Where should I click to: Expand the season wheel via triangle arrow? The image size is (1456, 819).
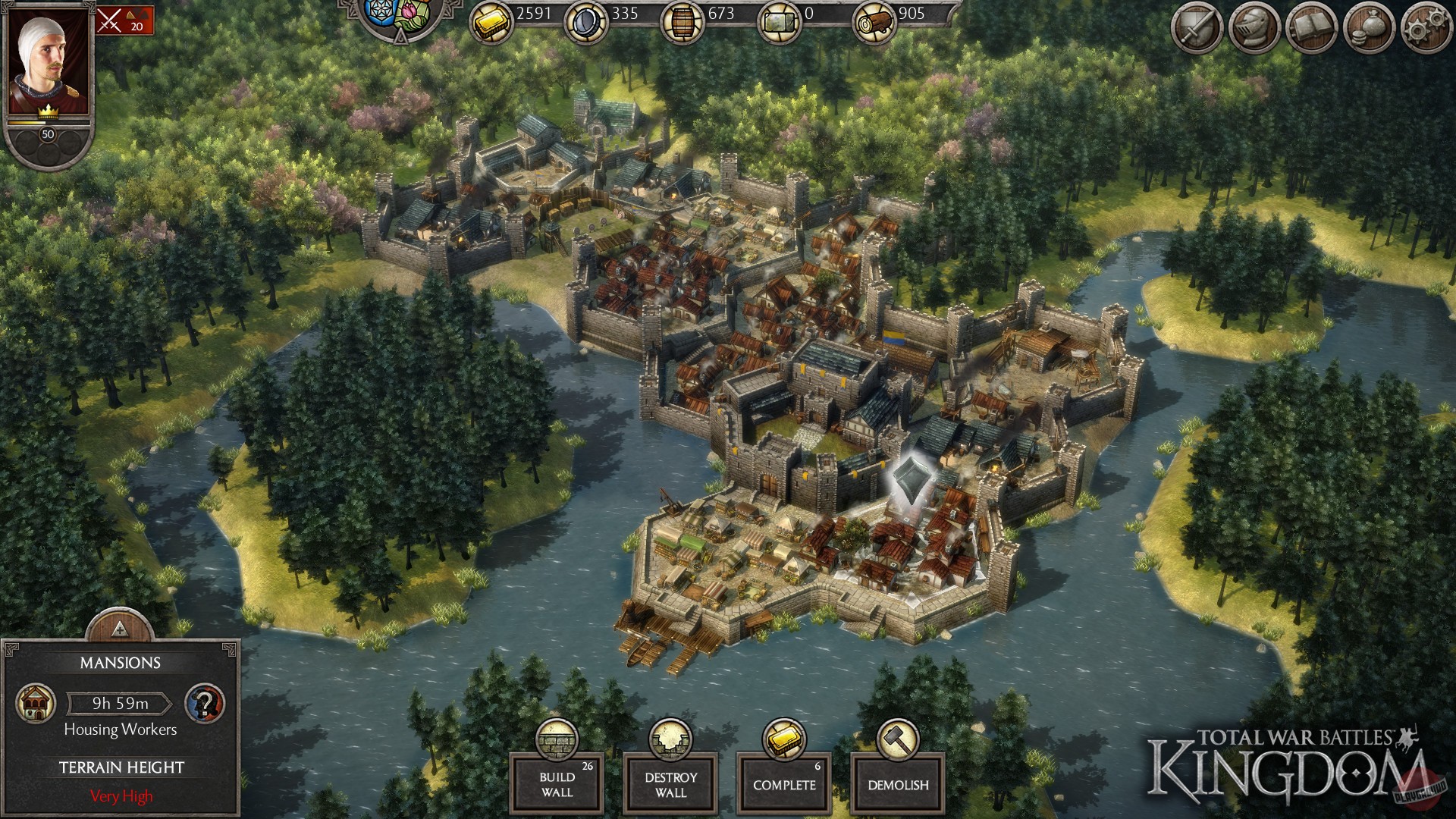(400, 36)
